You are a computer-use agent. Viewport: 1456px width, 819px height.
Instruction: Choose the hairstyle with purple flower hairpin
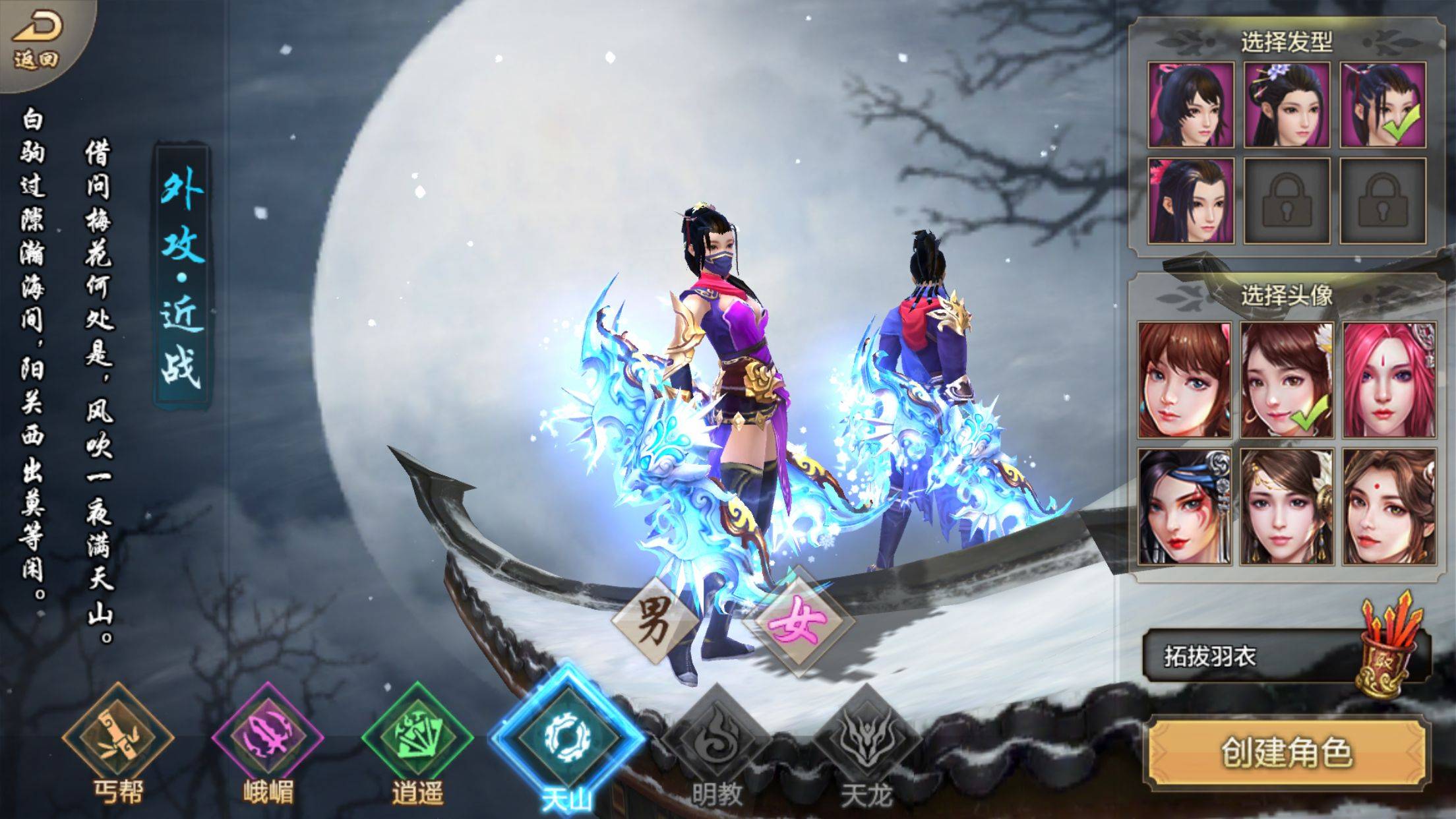[x=1287, y=105]
